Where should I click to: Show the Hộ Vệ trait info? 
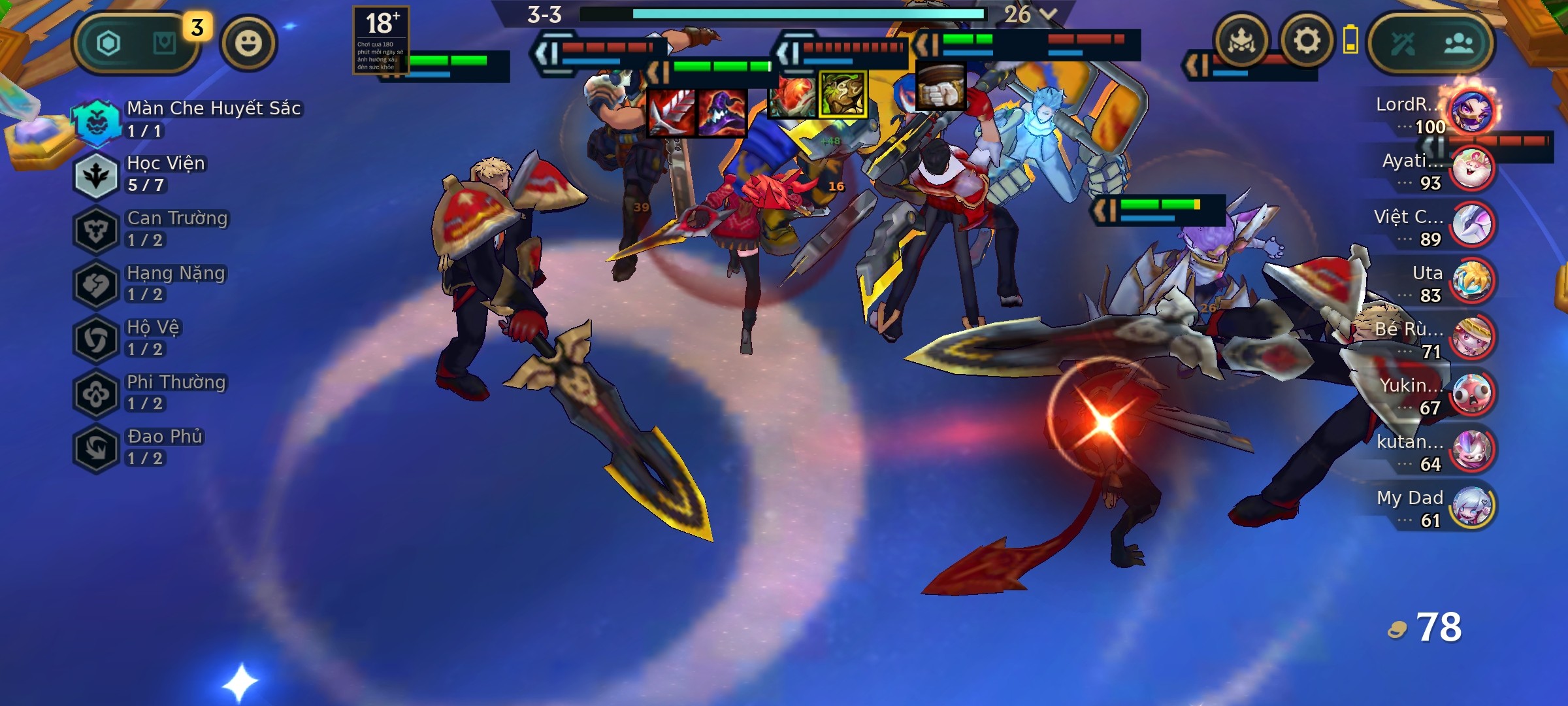point(97,339)
